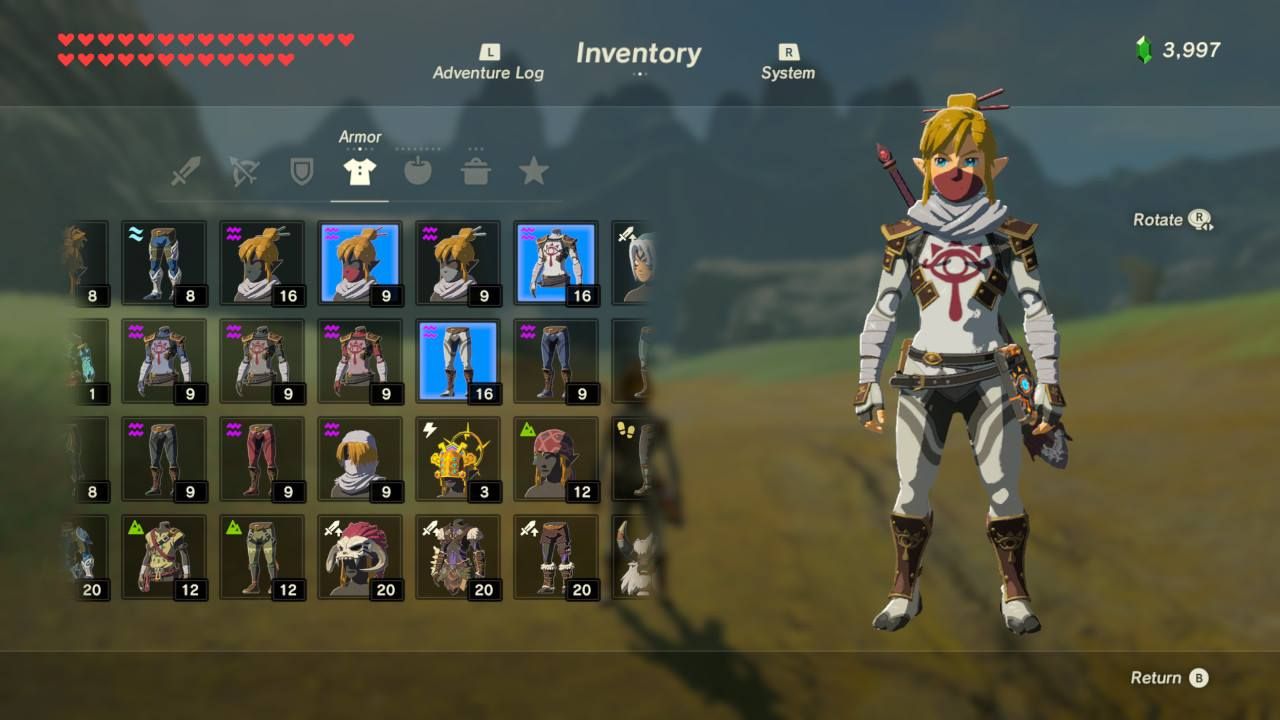Select the cooking pot meals category icon

point(477,170)
